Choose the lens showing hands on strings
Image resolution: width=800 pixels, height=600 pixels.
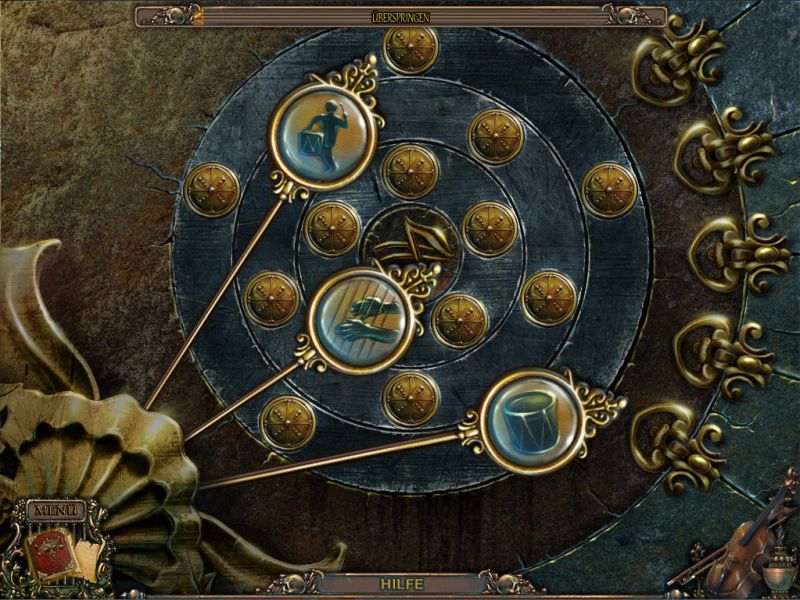(360, 320)
